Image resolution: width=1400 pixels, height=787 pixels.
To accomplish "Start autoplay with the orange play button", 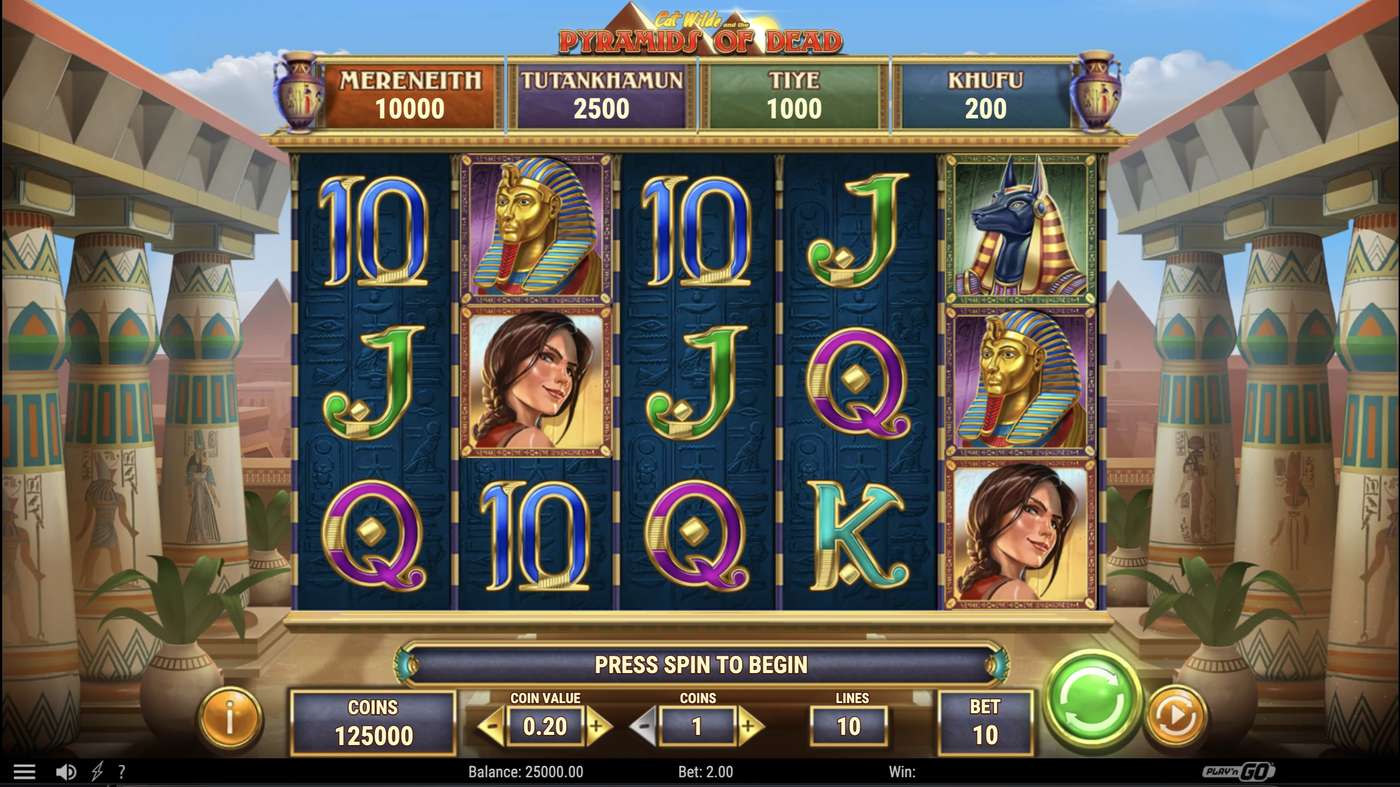I will point(1175,716).
